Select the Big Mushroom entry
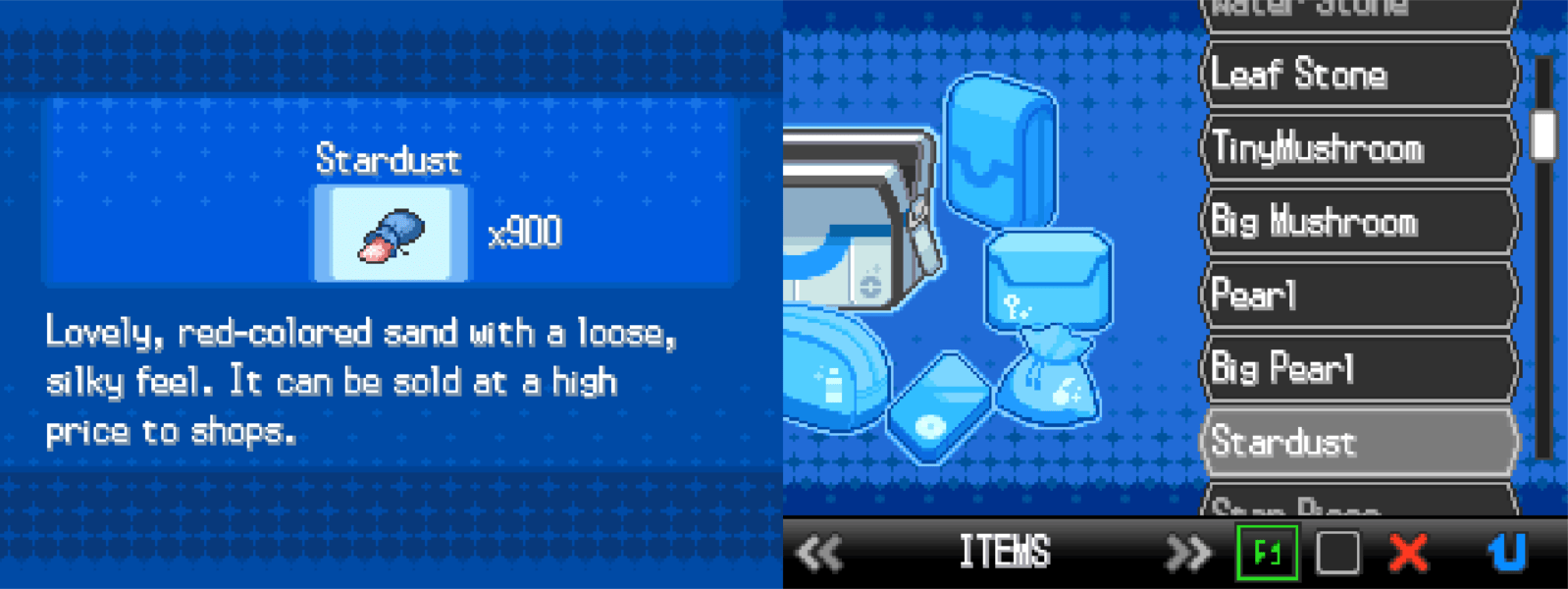The image size is (1568, 589). 1357,222
